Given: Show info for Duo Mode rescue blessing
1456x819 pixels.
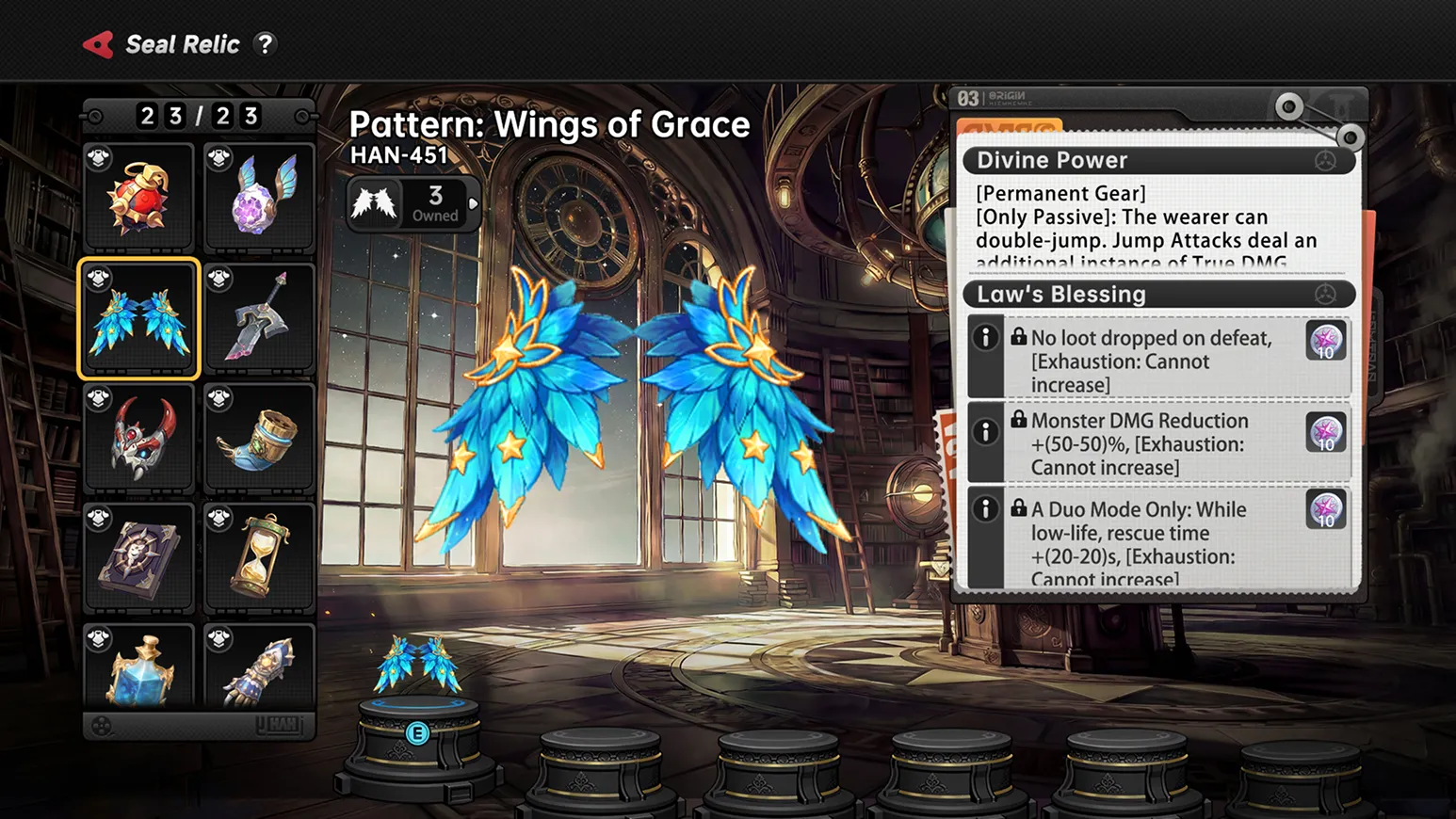Looking at the screenshot, I should (985, 509).
